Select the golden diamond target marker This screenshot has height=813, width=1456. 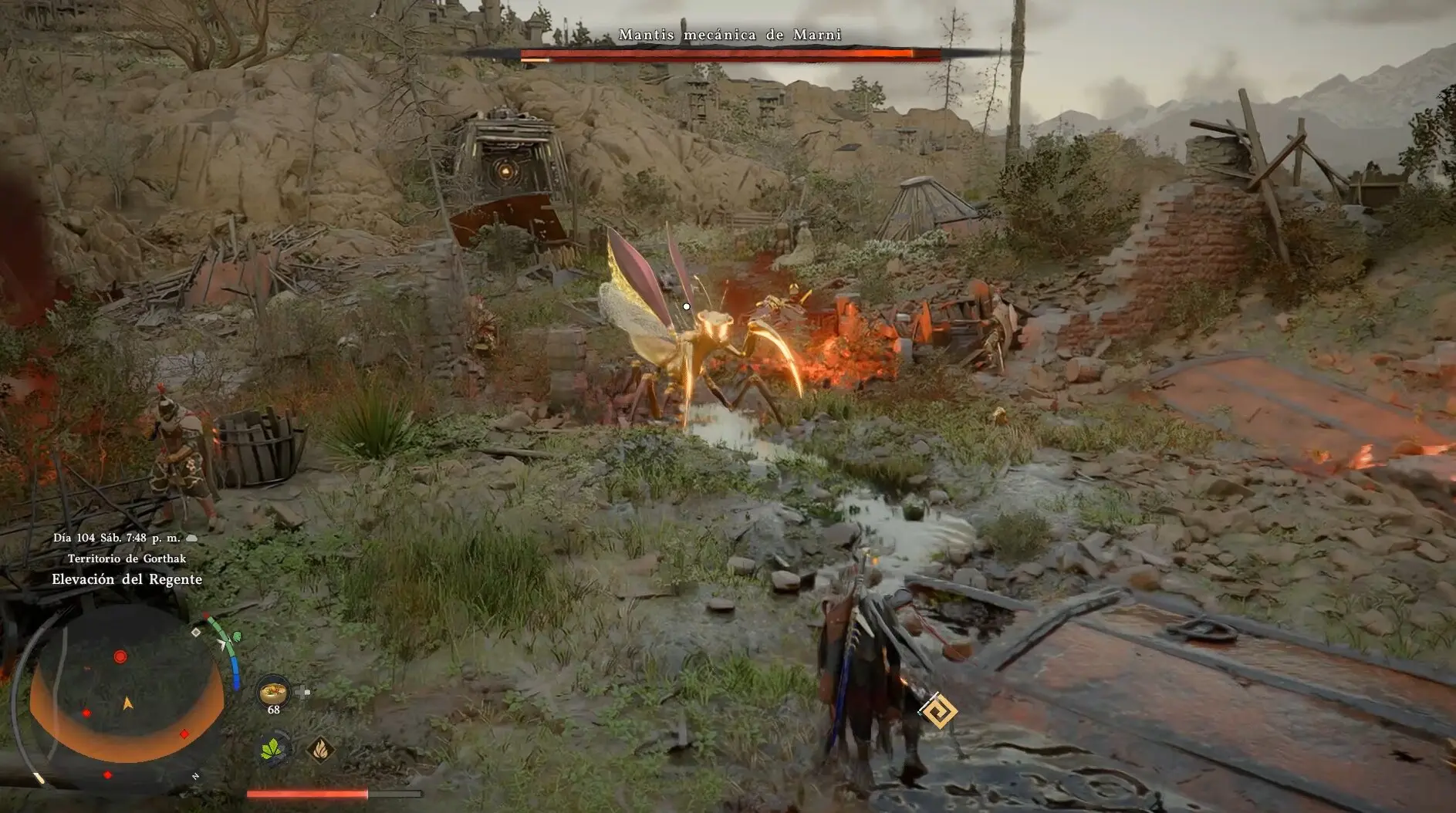click(x=941, y=710)
